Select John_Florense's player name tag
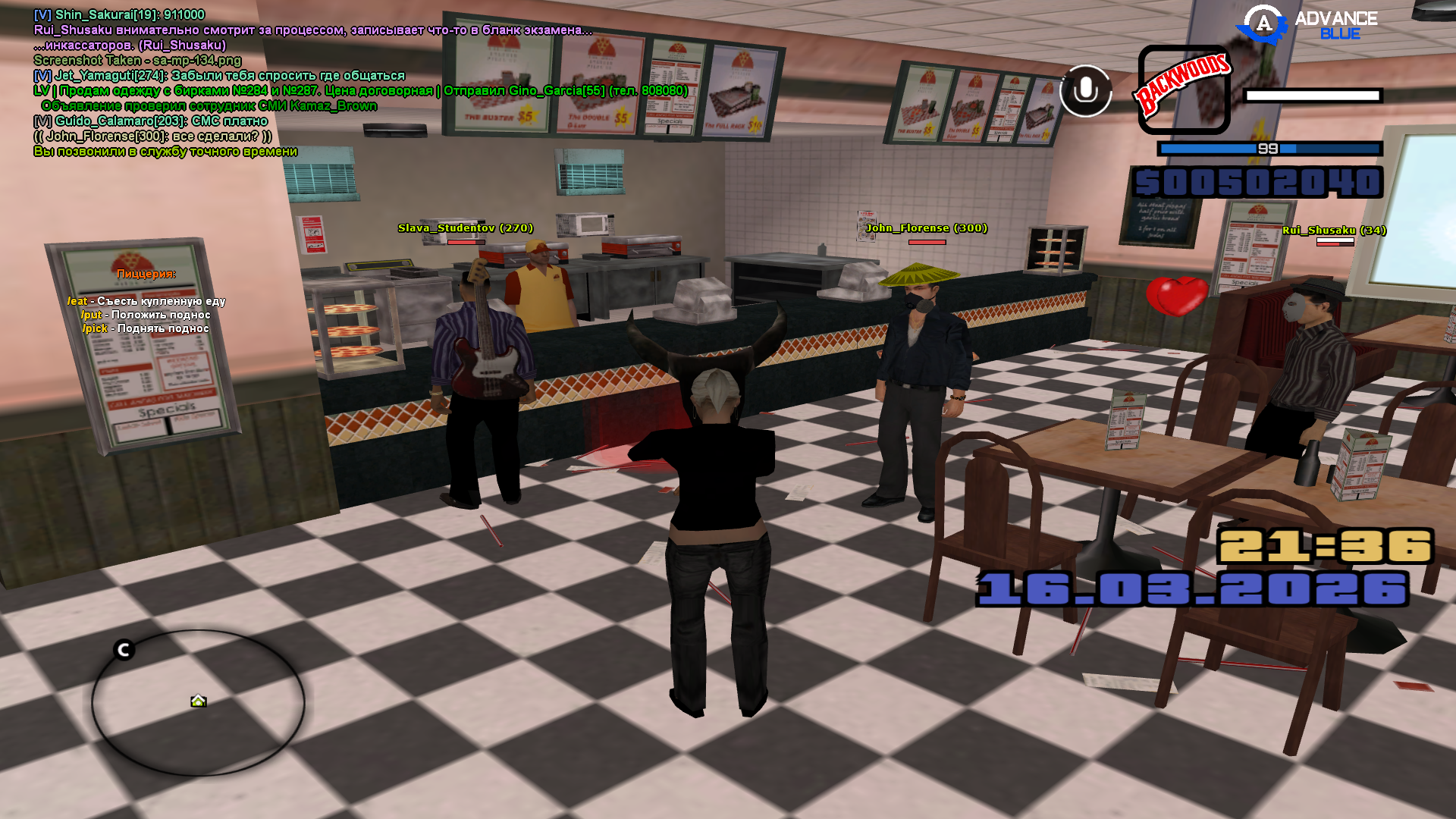This screenshot has height=819, width=1456. tap(926, 228)
